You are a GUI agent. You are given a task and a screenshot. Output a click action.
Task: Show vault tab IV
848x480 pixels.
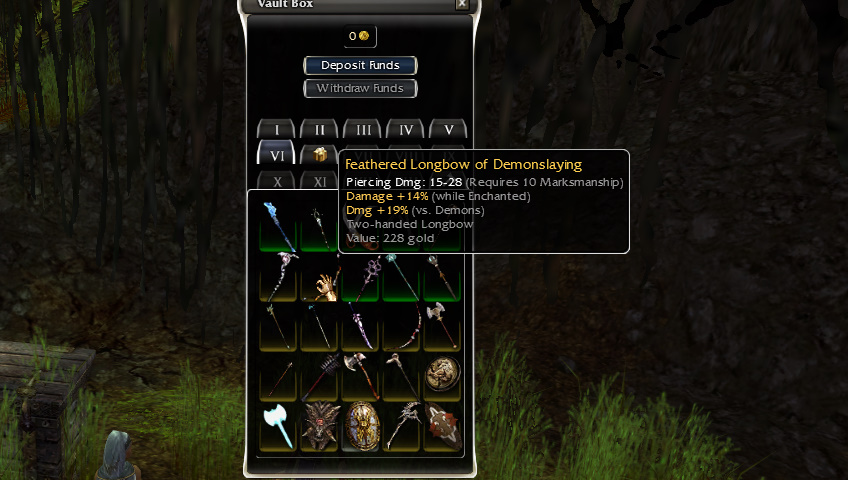pos(406,130)
